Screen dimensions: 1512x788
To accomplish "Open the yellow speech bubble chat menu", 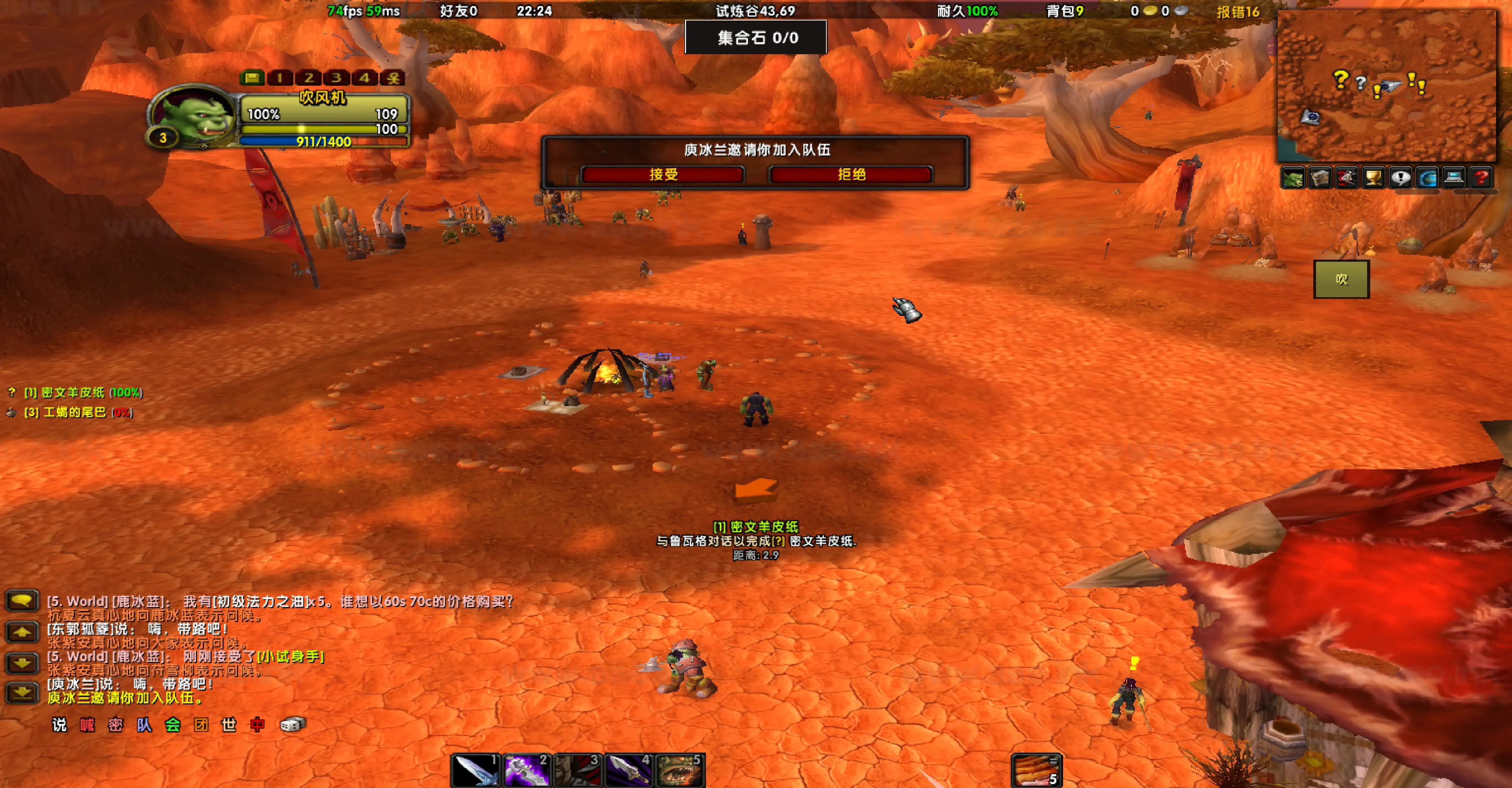I will tap(22, 601).
